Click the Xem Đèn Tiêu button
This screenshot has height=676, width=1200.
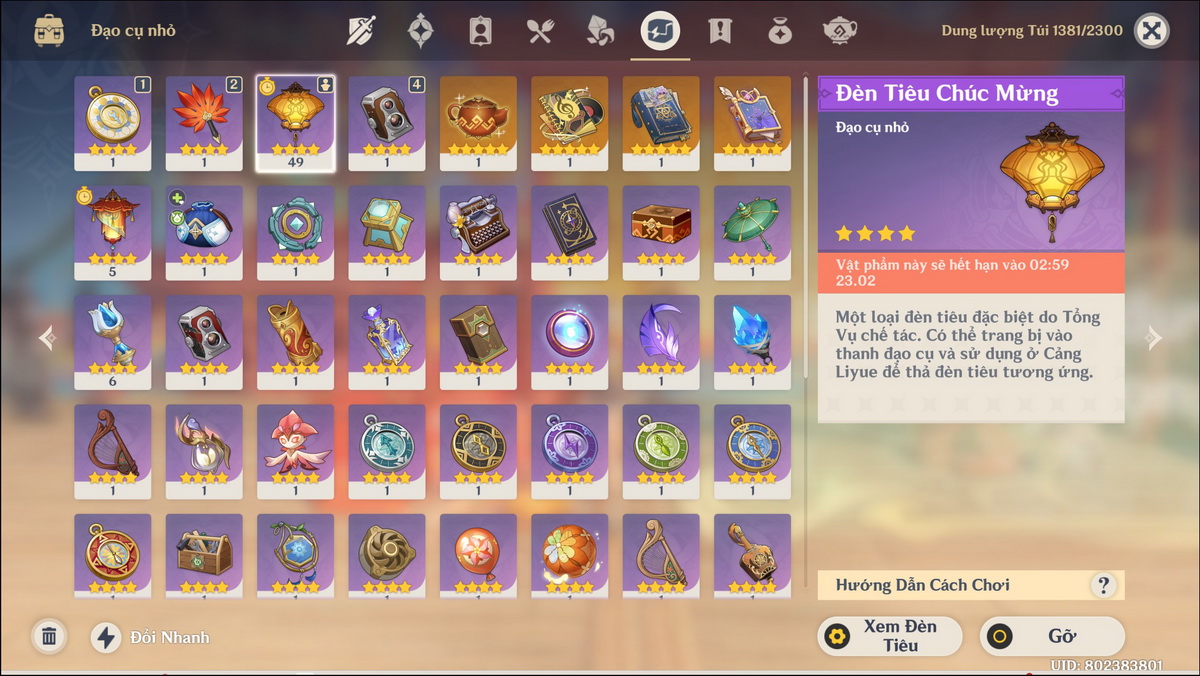(x=889, y=636)
